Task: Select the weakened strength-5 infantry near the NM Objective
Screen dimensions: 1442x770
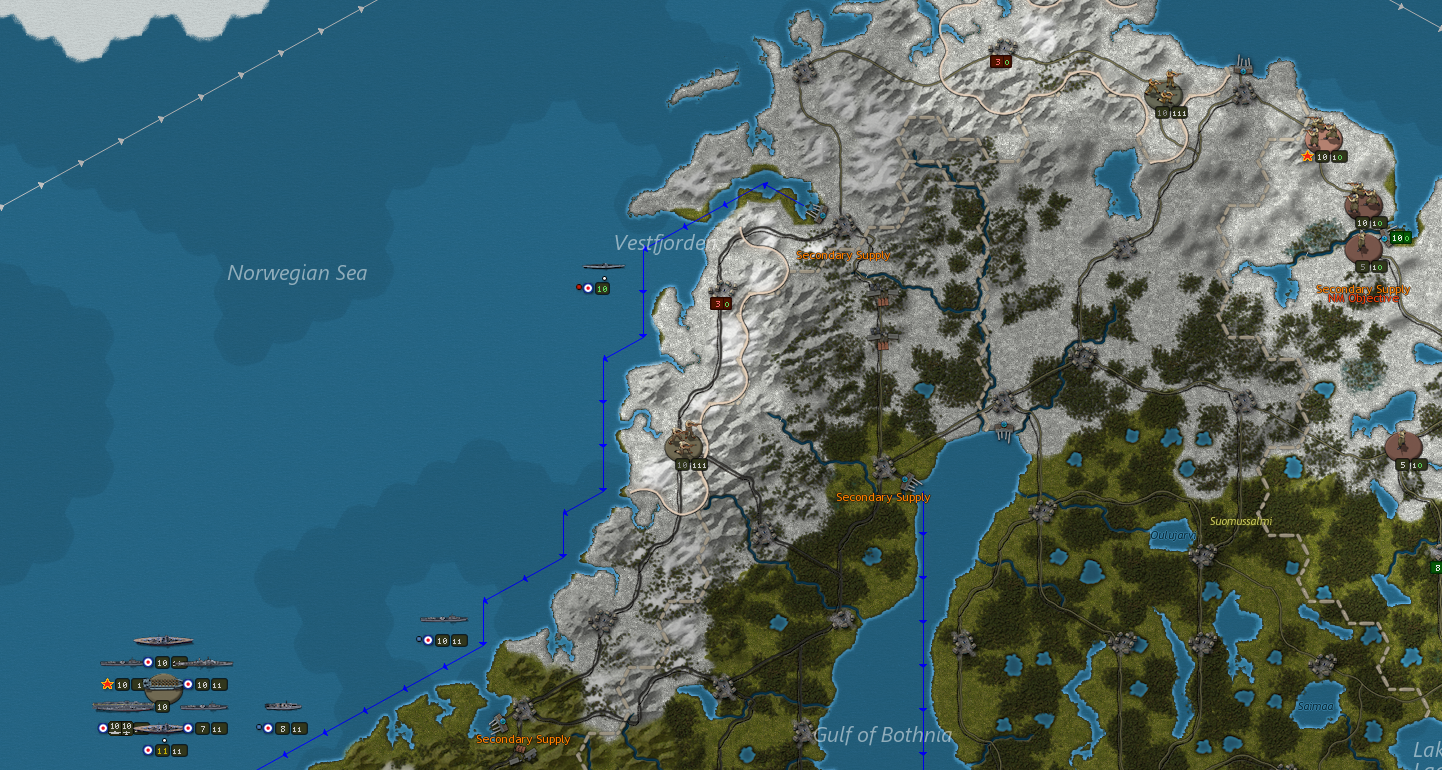Action: pyautogui.click(x=1363, y=247)
